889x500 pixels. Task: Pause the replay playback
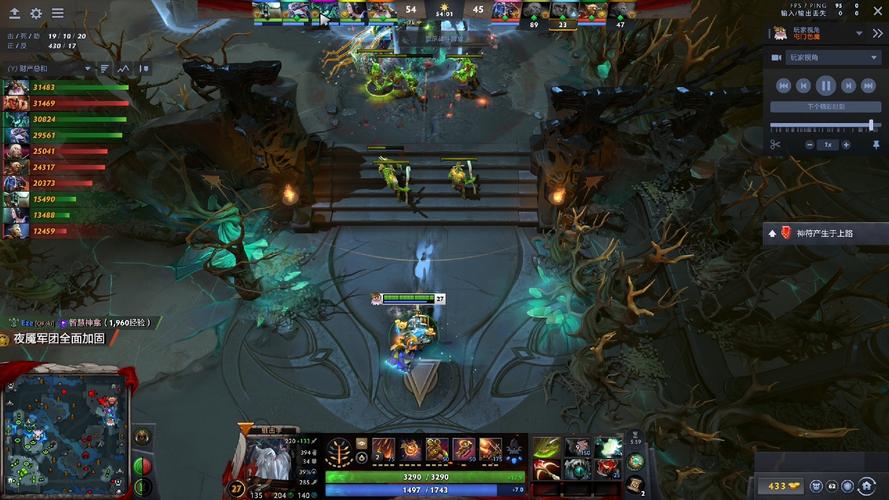pyautogui.click(x=826, y=86)
